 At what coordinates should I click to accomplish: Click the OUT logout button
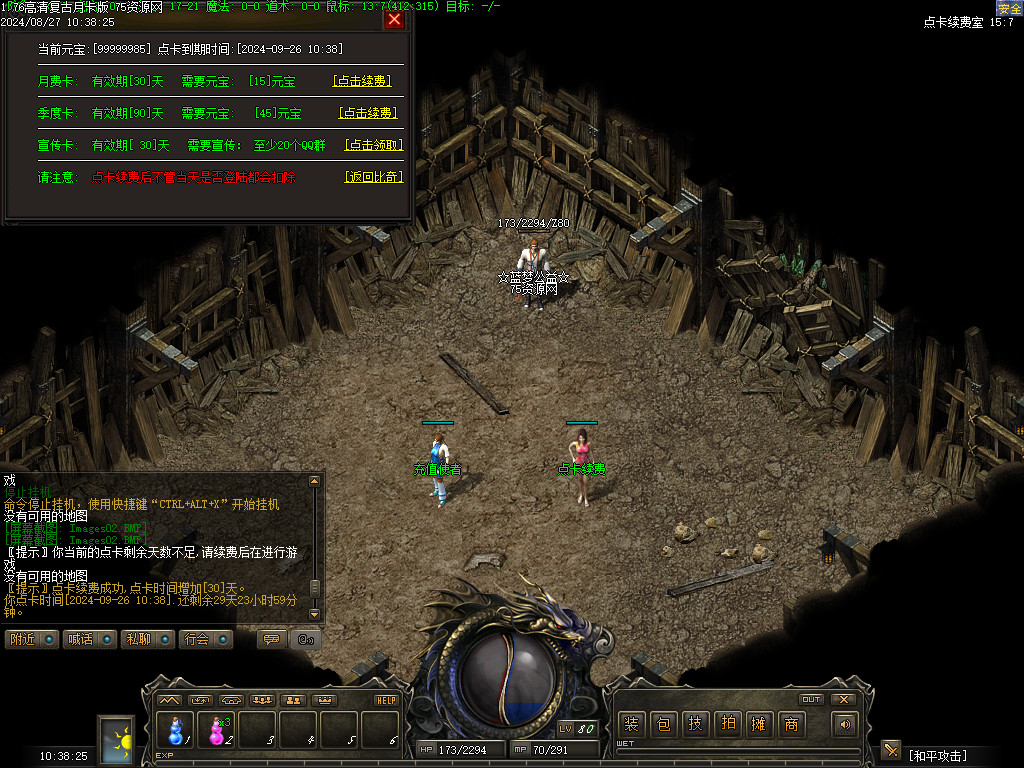[811, 699]
